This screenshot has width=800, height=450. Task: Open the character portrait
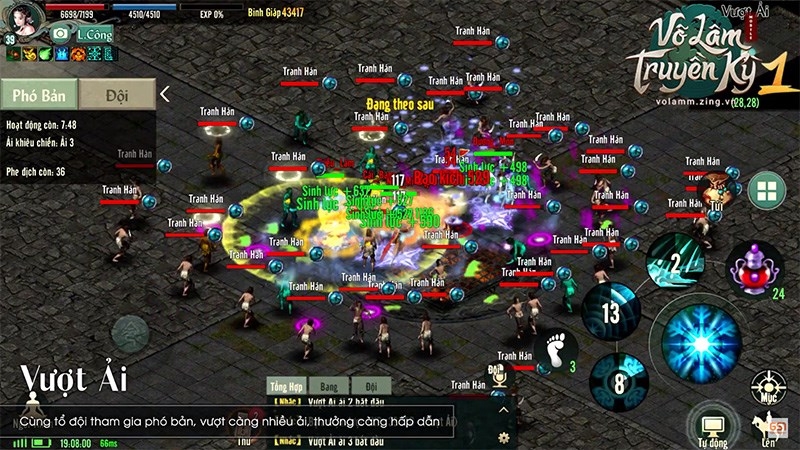24,16
